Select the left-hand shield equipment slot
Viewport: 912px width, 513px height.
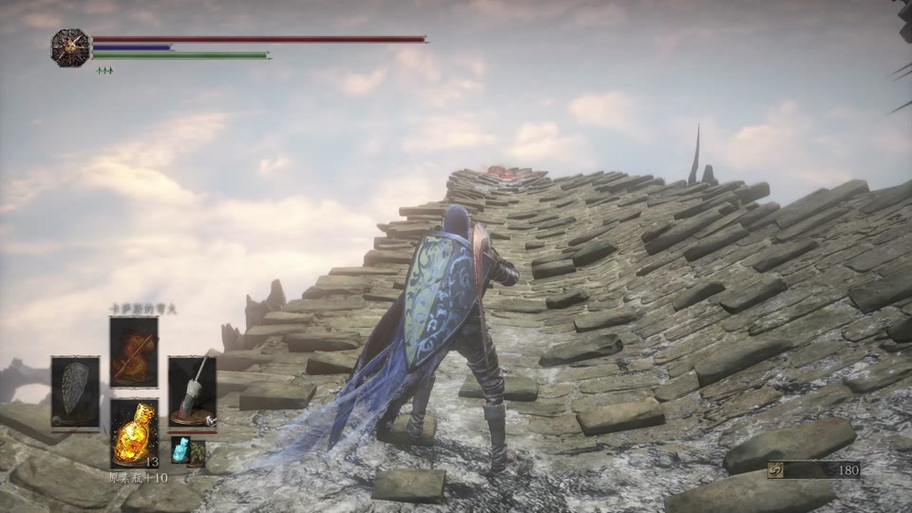[x=75, y=391]
